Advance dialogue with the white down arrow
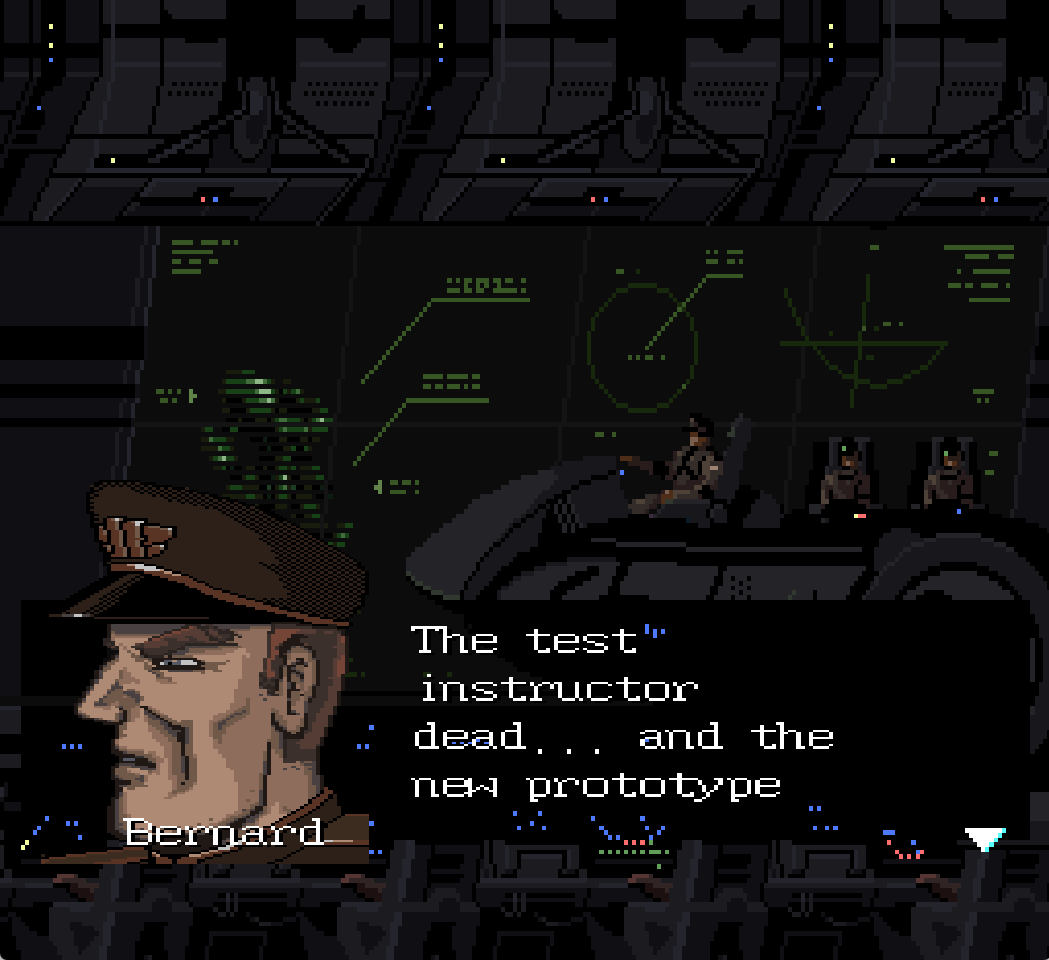Viewport: 1049px width, 960px height. [x=984, y=838]
